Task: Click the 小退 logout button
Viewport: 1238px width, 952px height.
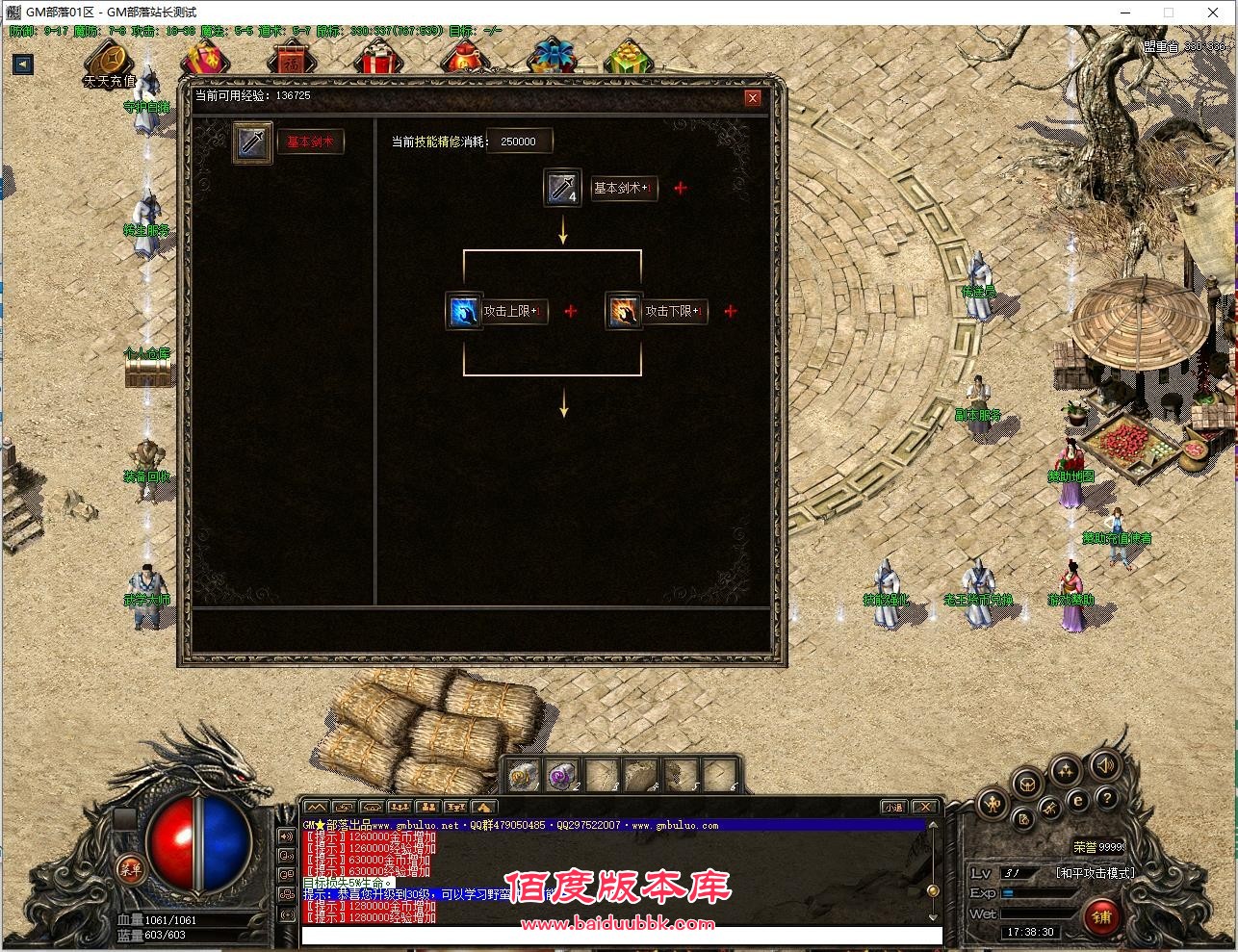Action: click(x=893, y=807)
